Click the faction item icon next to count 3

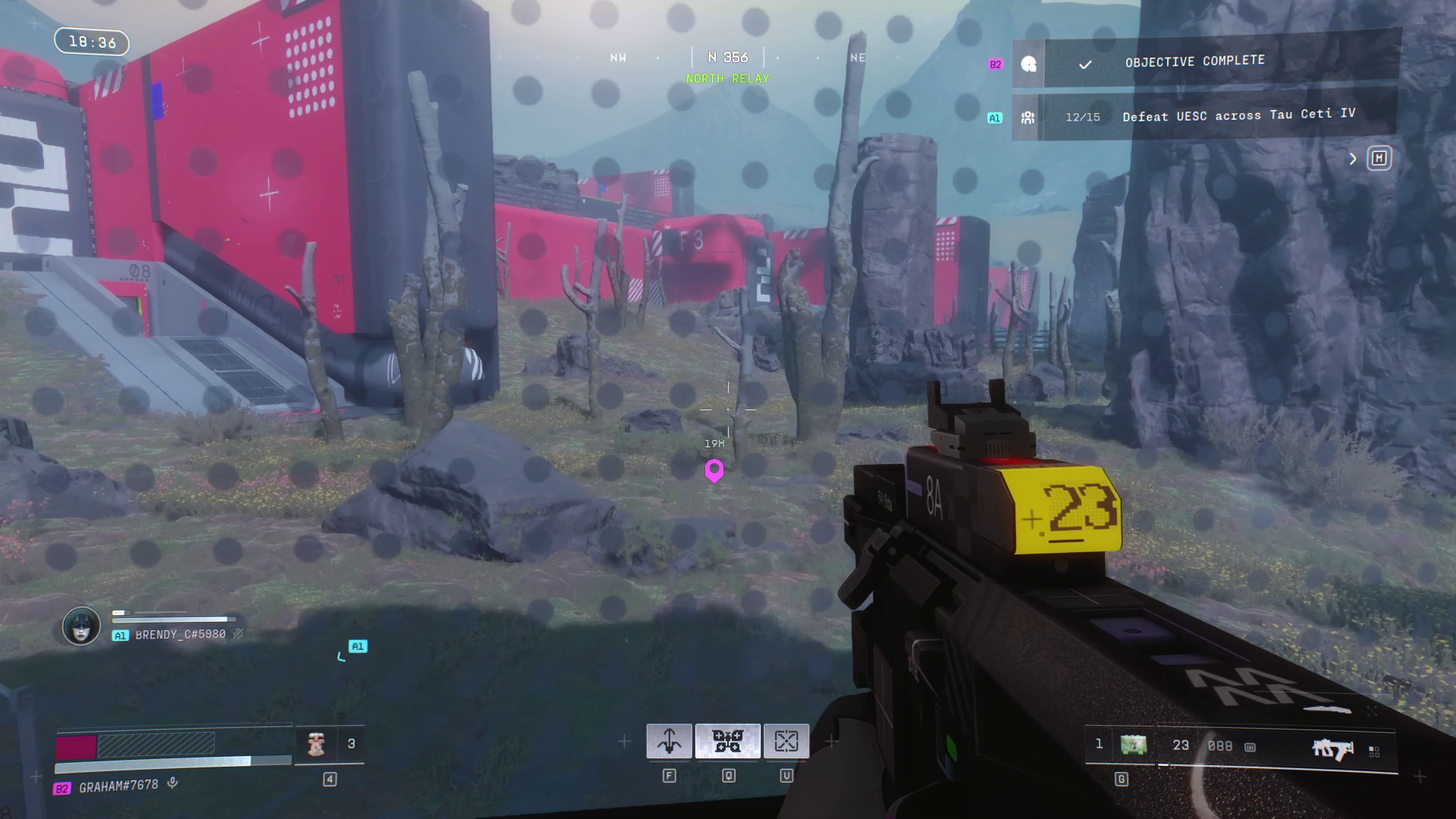[316, 744]
